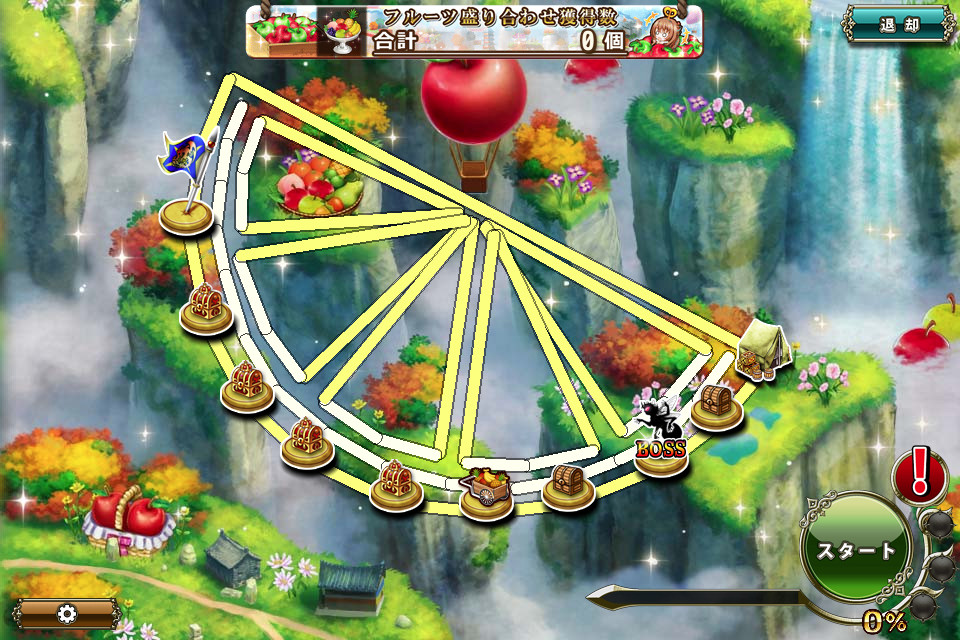Hit the green スタート start button
The image size is (960, 640).
point(857,549)
